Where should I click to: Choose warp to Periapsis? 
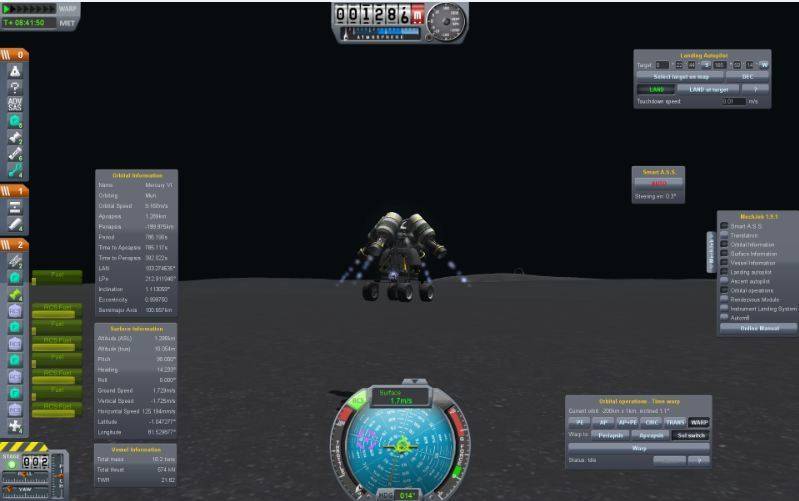611,435
